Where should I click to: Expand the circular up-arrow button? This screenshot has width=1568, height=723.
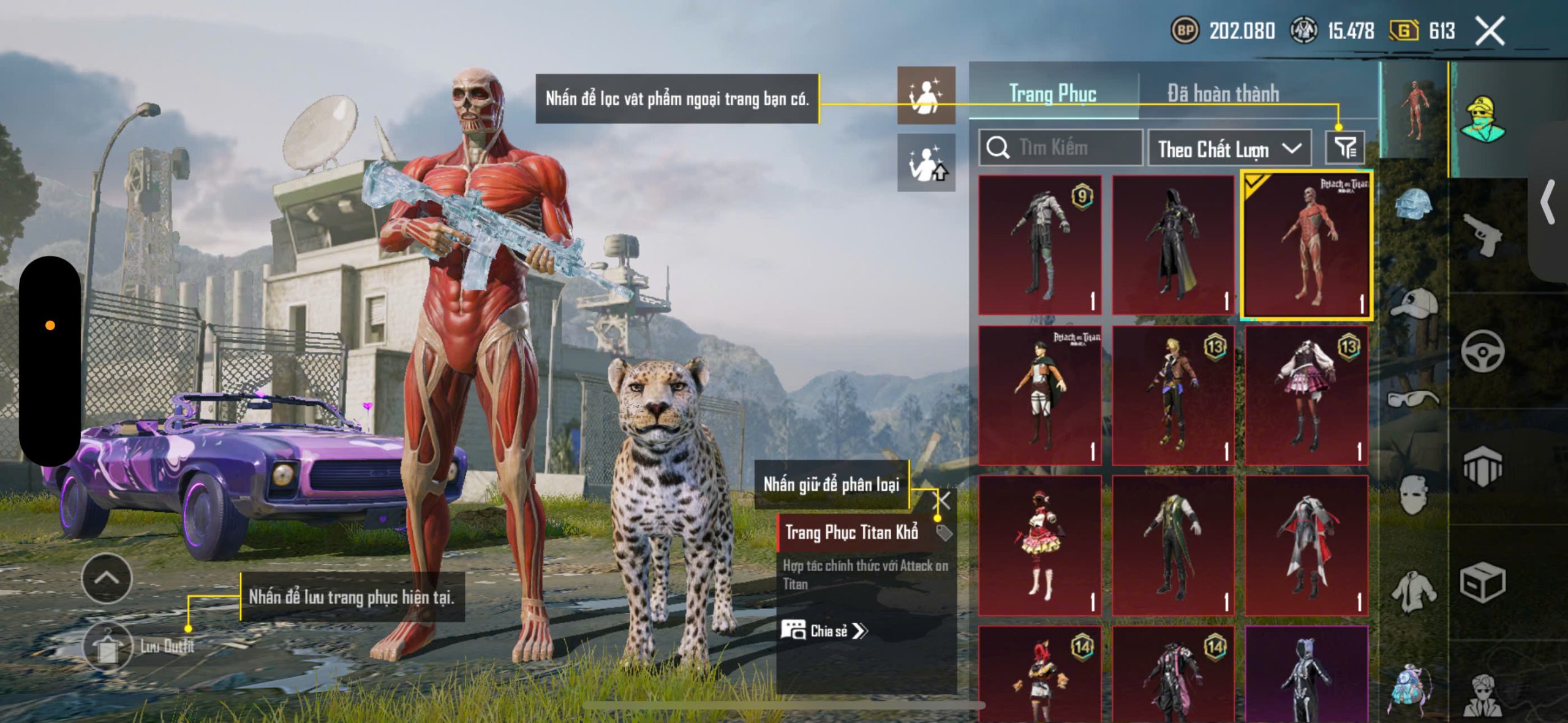[107, 579]
